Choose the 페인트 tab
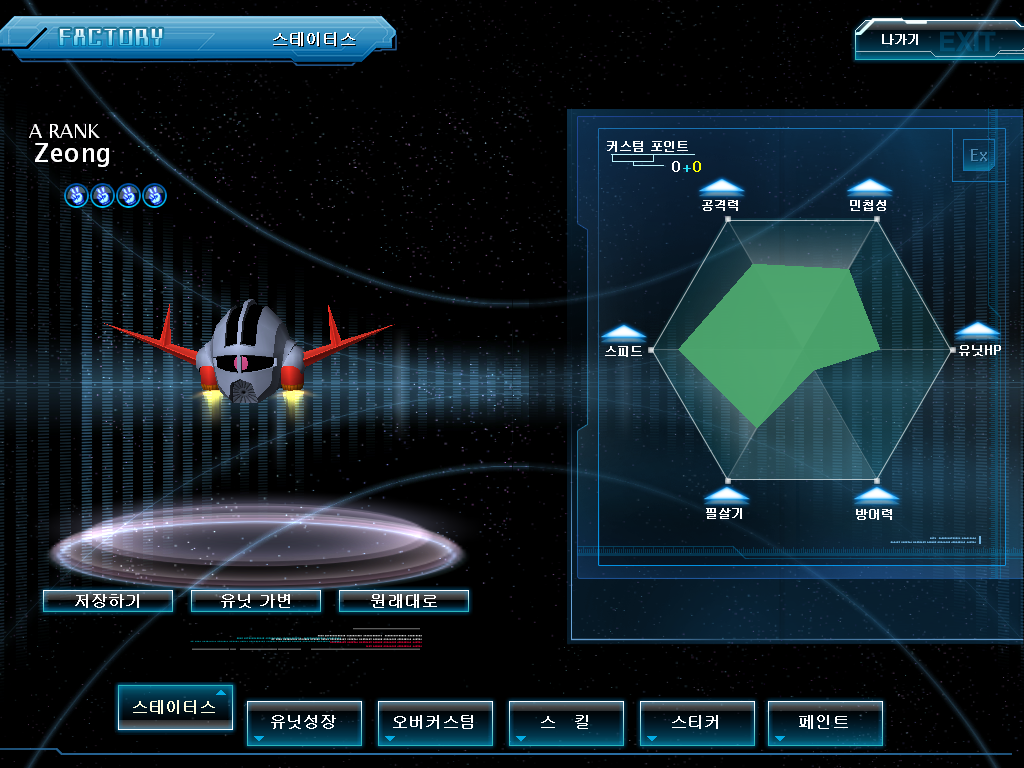Viewport: 1024px width, 768px height. coord(825,722)
